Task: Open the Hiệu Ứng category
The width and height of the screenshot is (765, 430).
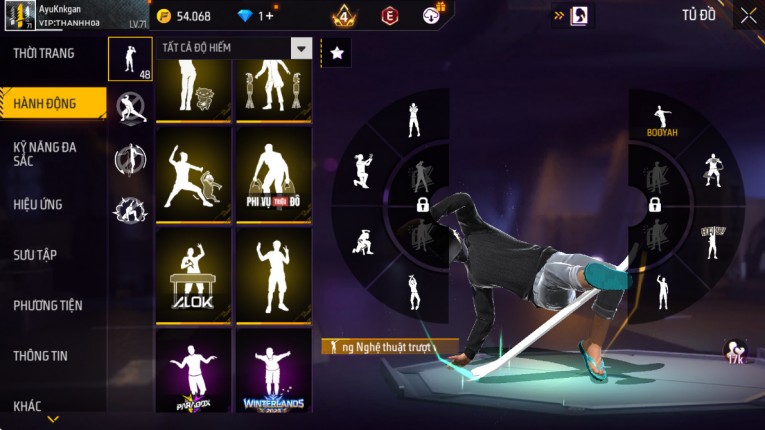Action: (x=38, y=205)
